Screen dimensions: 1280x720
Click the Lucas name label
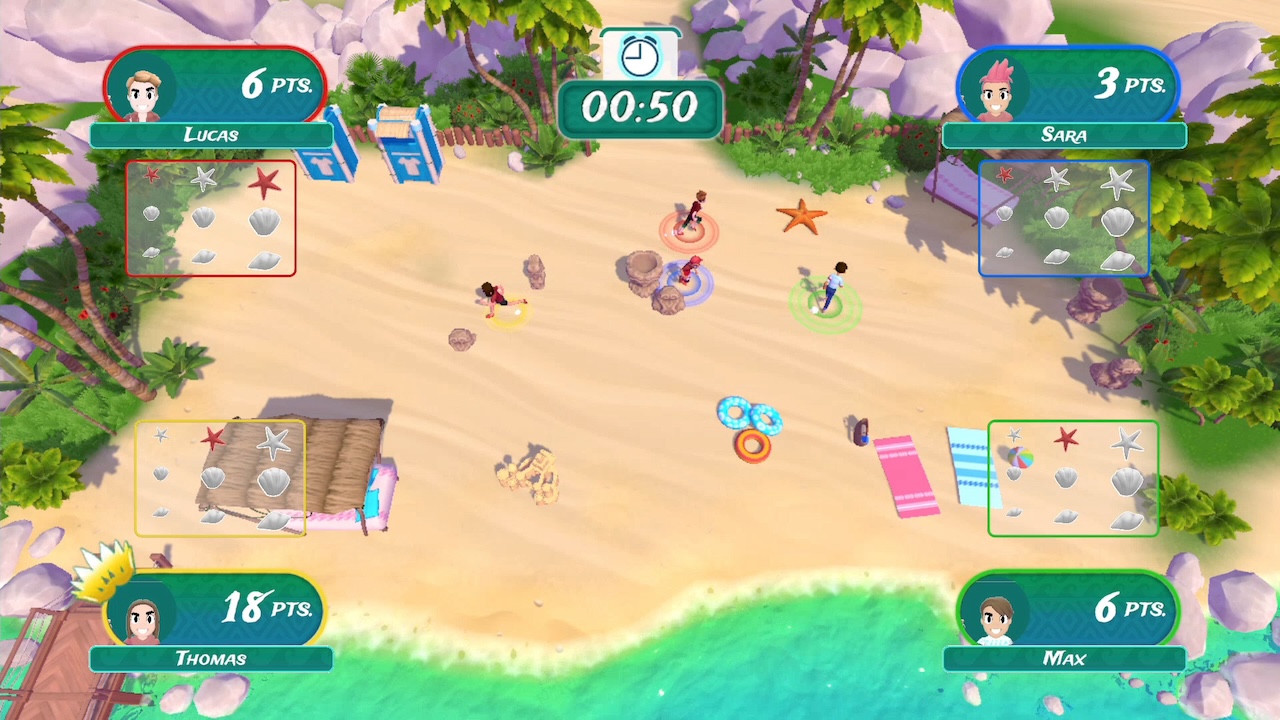click(x=211, y=135)
